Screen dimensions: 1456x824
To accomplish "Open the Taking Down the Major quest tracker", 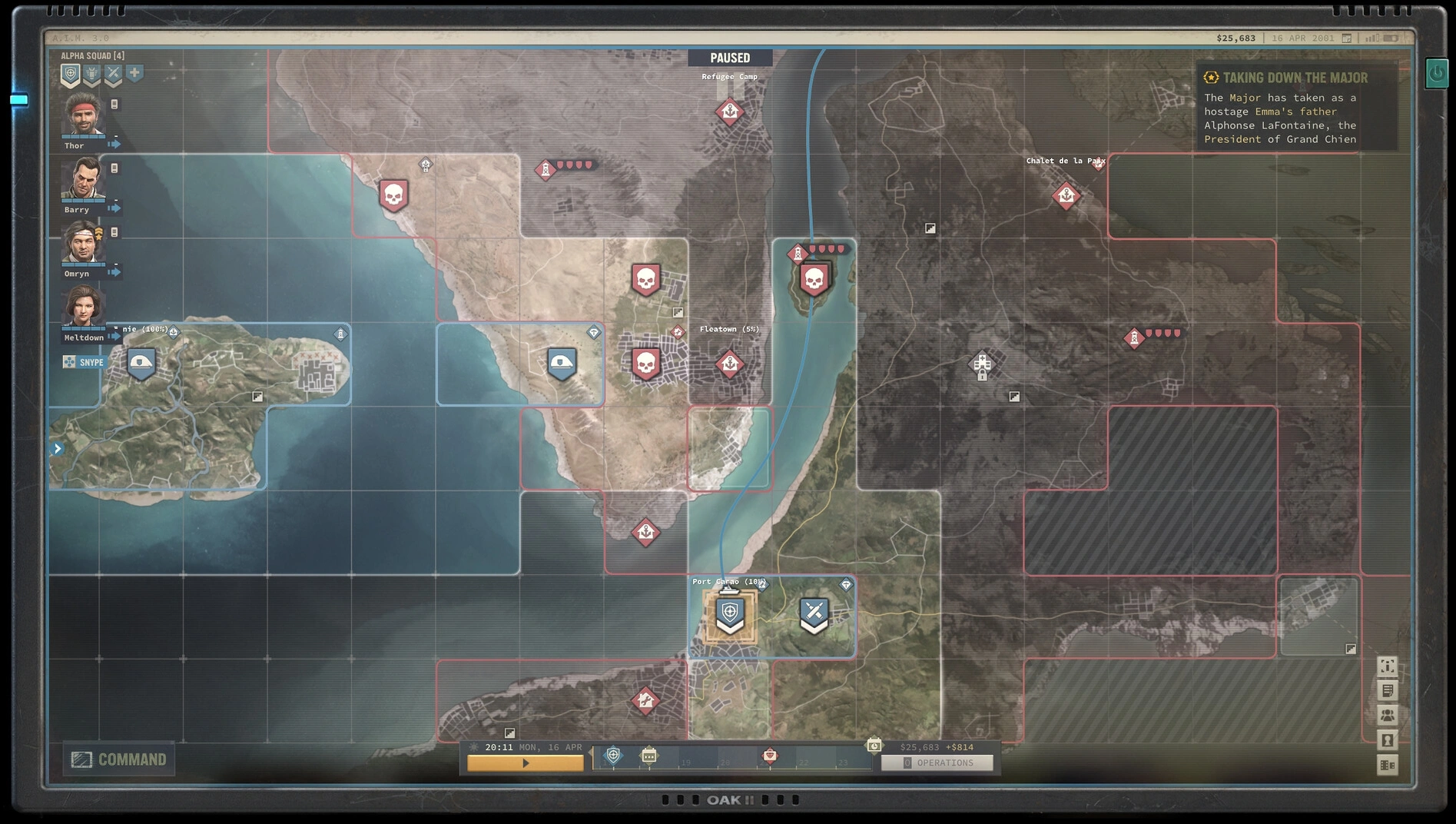I will [1295, 78].
